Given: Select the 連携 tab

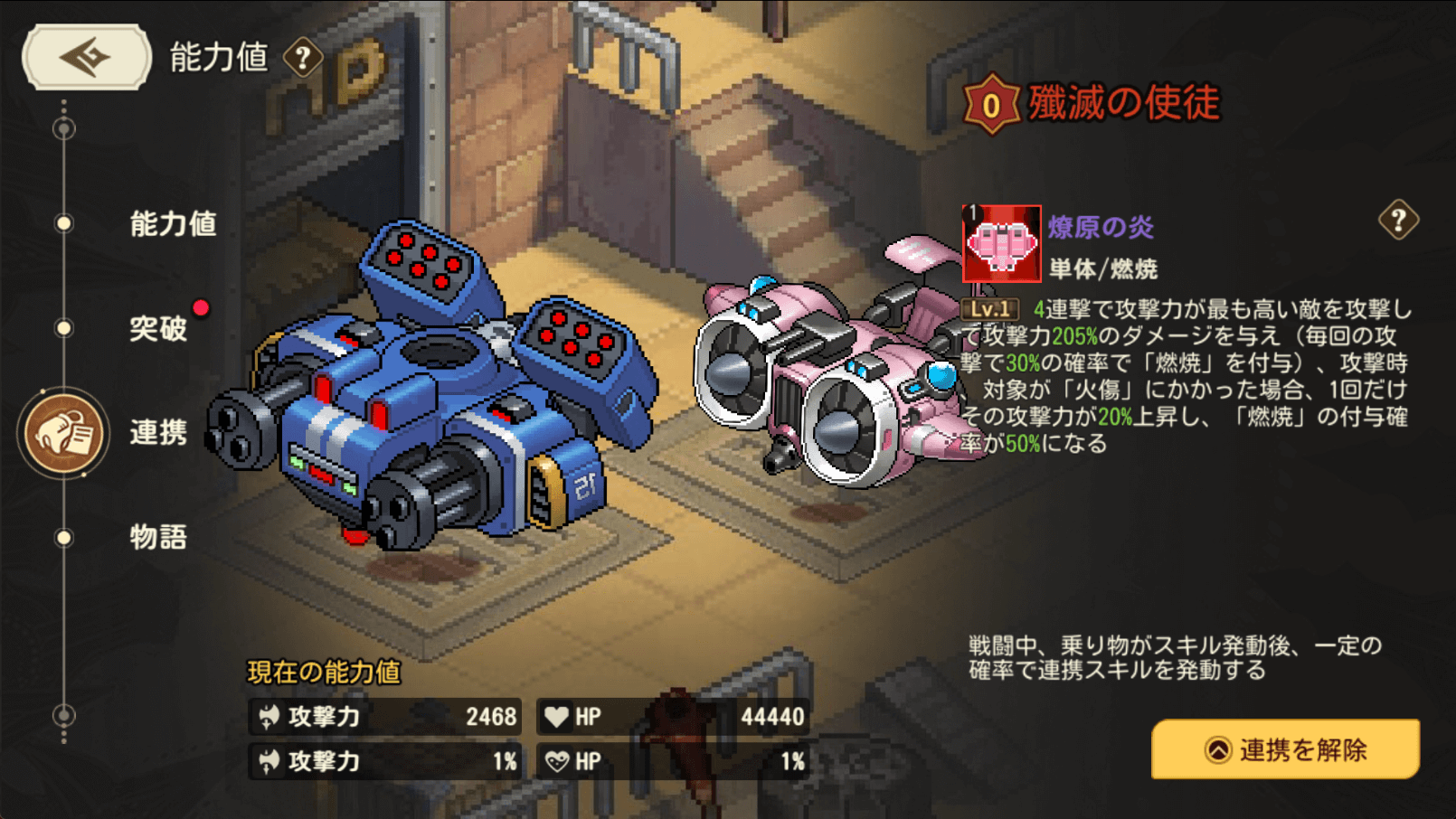Looking at the screenshot, I should coord(157,432).
